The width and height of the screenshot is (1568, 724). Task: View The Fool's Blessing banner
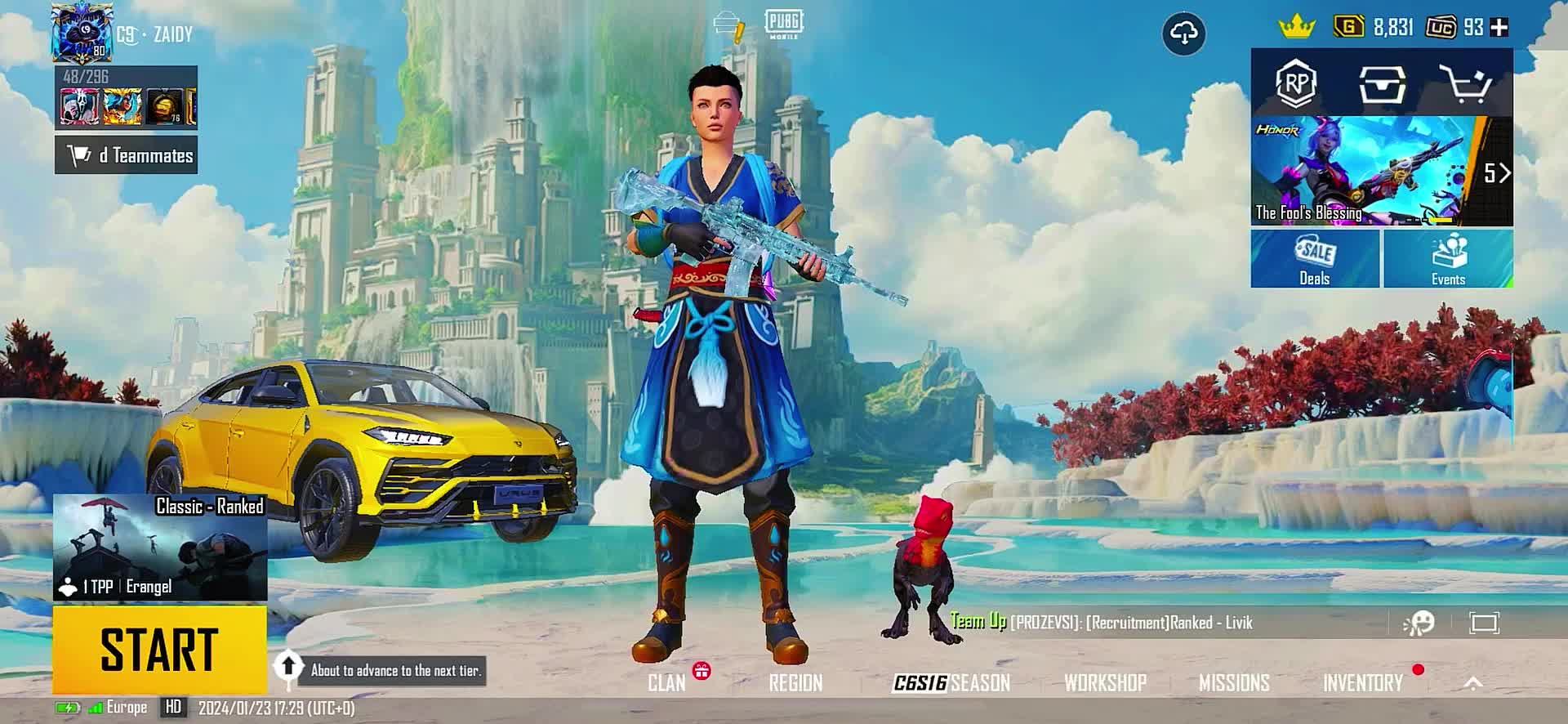tap(1372, 172)
